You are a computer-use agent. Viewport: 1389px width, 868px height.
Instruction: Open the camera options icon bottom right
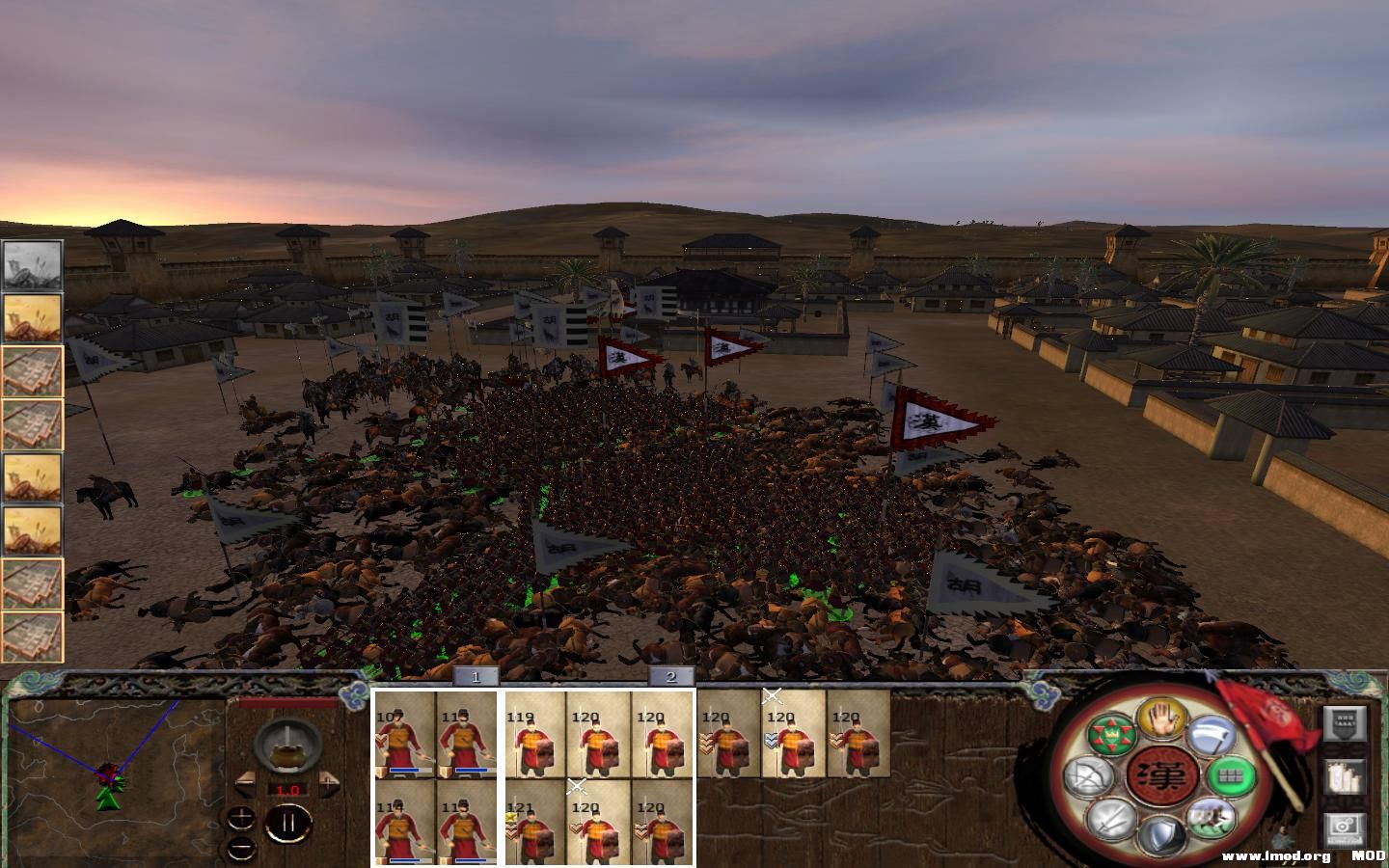pos(1344,827)
